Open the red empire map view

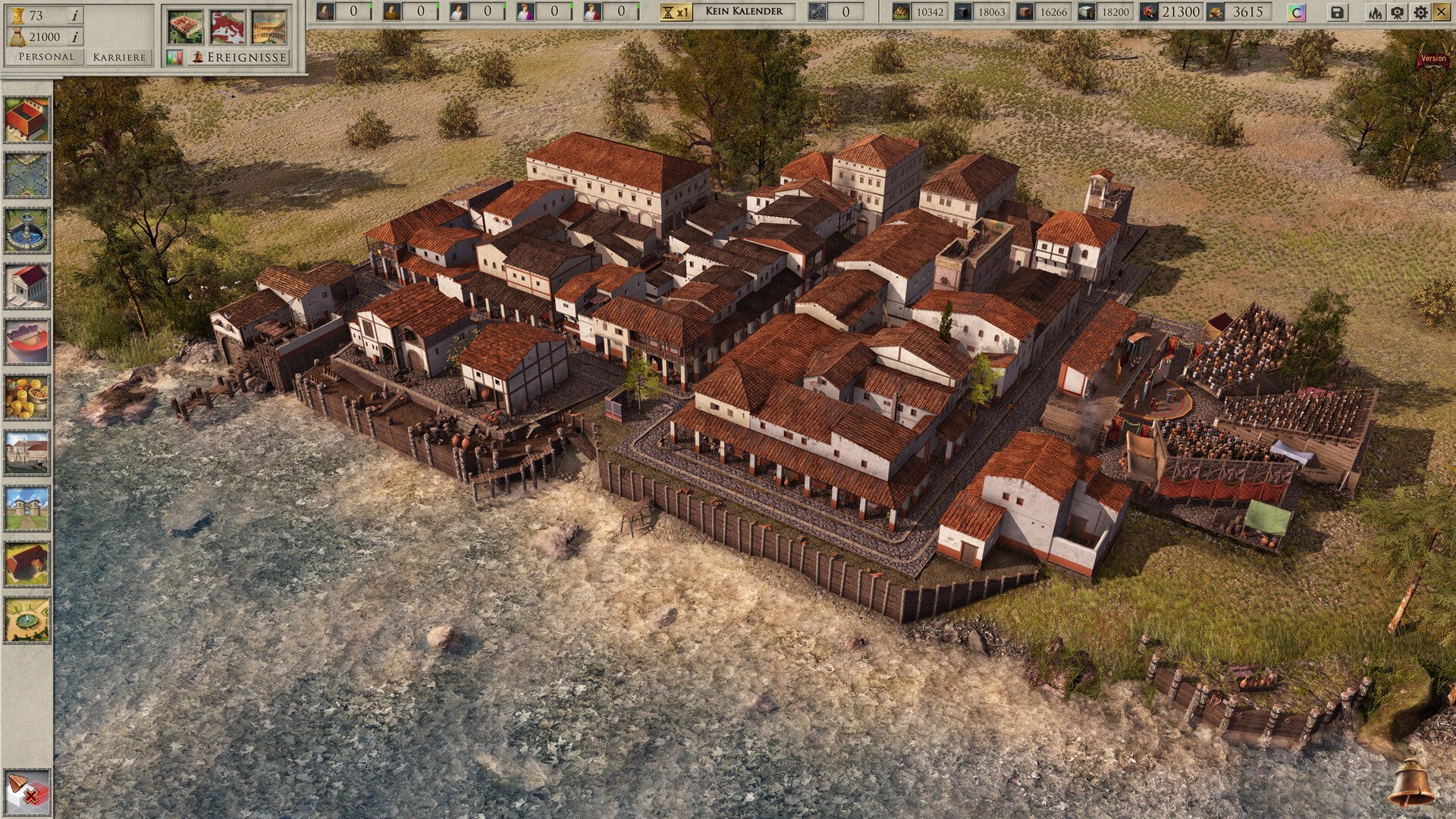pyautogui.click(x=227, y=27)
